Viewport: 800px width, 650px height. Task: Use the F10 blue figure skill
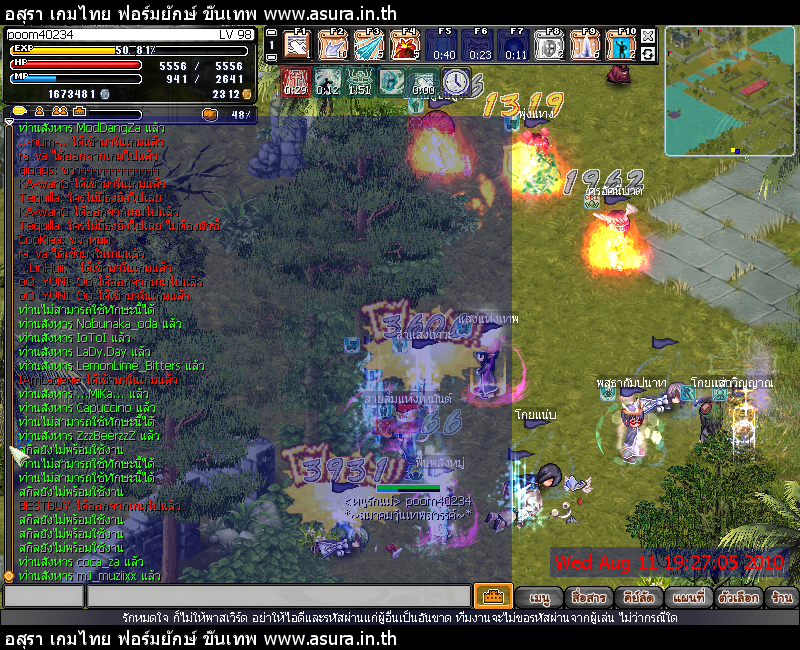pos(622,45)
